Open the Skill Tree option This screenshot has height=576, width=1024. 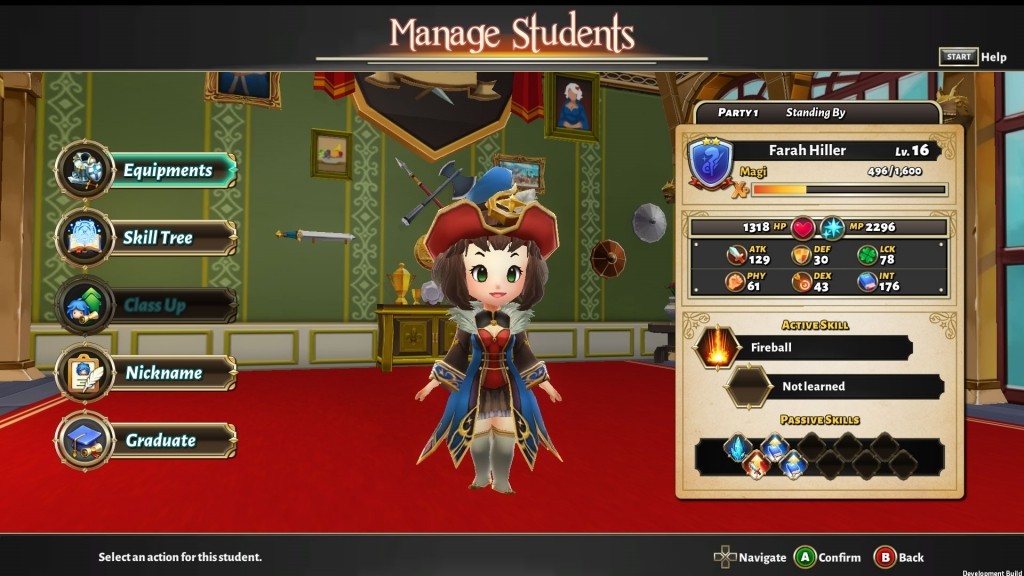click(x=158, y=238)
